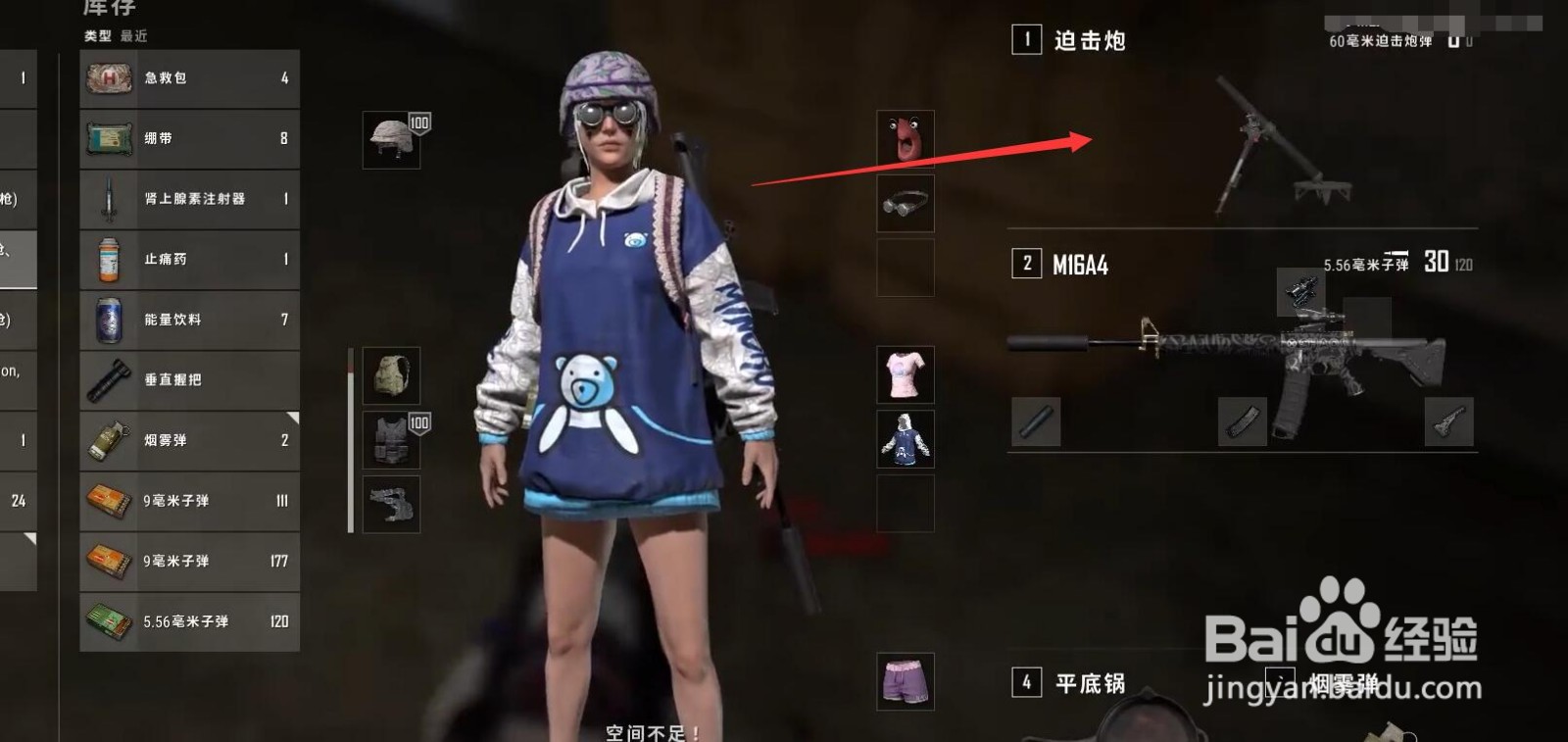The width and height of the screenshot is (1568, 742).
Task: Select the 烟雾弹 smoke grenade icon
Action: click(x=111, y=440)
